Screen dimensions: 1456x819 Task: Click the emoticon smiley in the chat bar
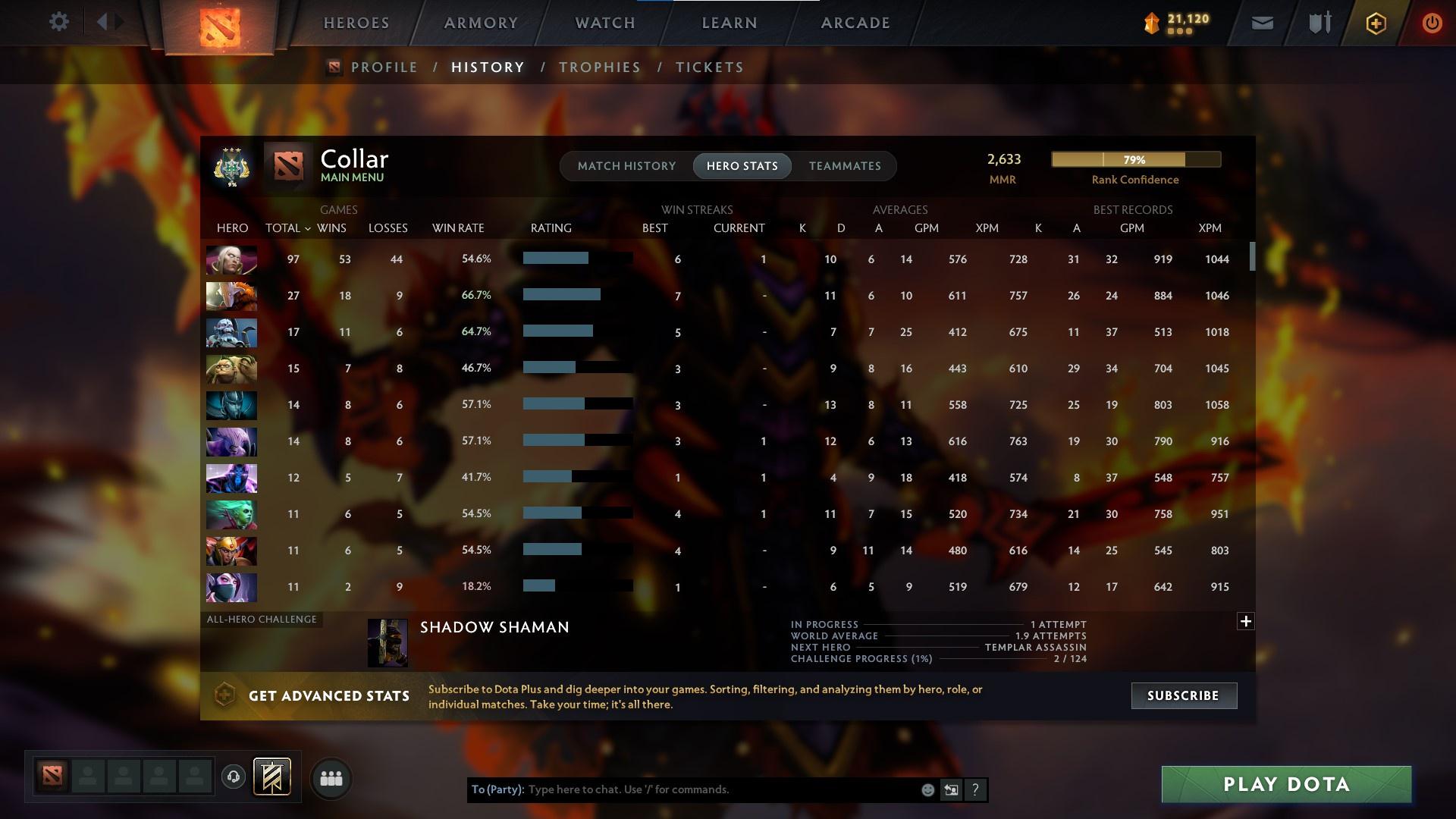click(927, 789)
